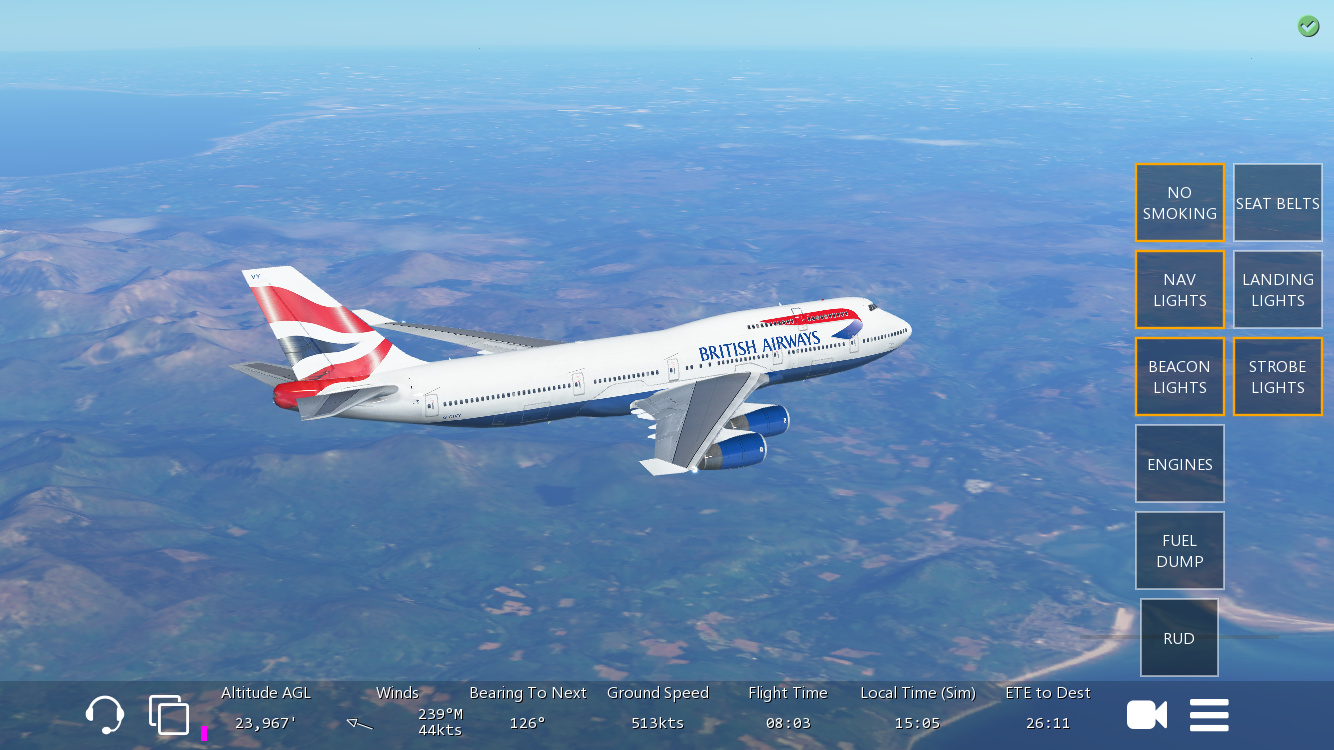This screenshot has width=1334, height=750.
Task: Change camera view with camera icon
Action: pyautogui.click(x=1147, y=715)
